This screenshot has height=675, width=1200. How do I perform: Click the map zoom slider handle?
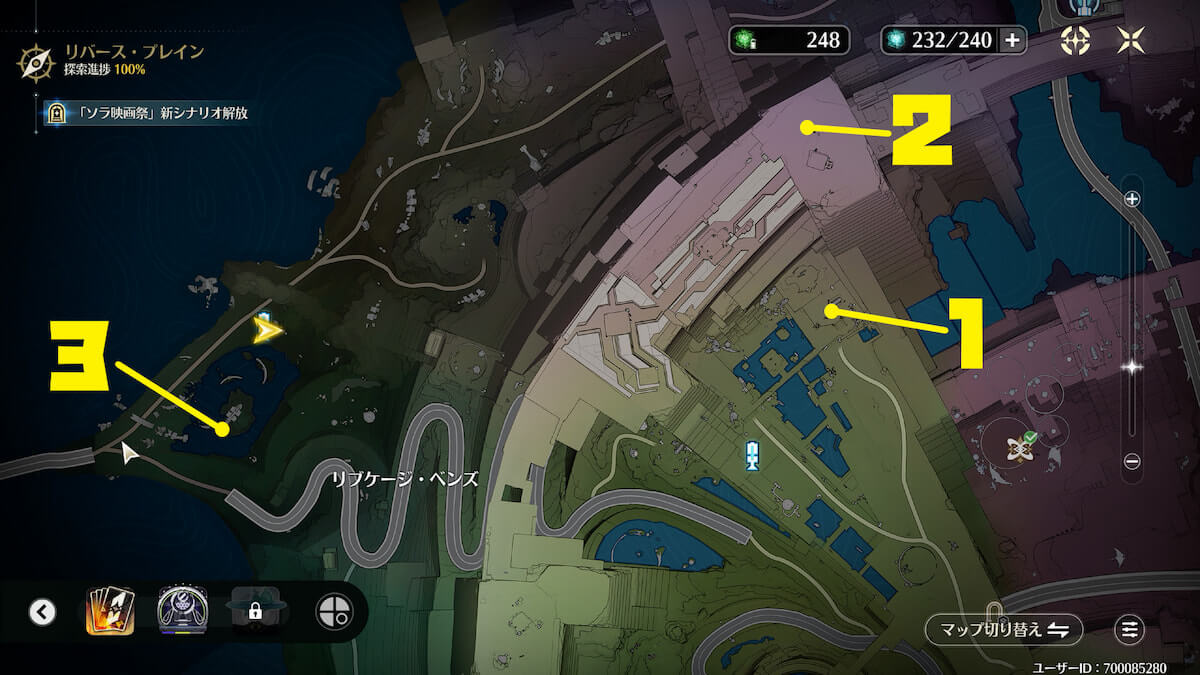click(x=1132, y=367)
